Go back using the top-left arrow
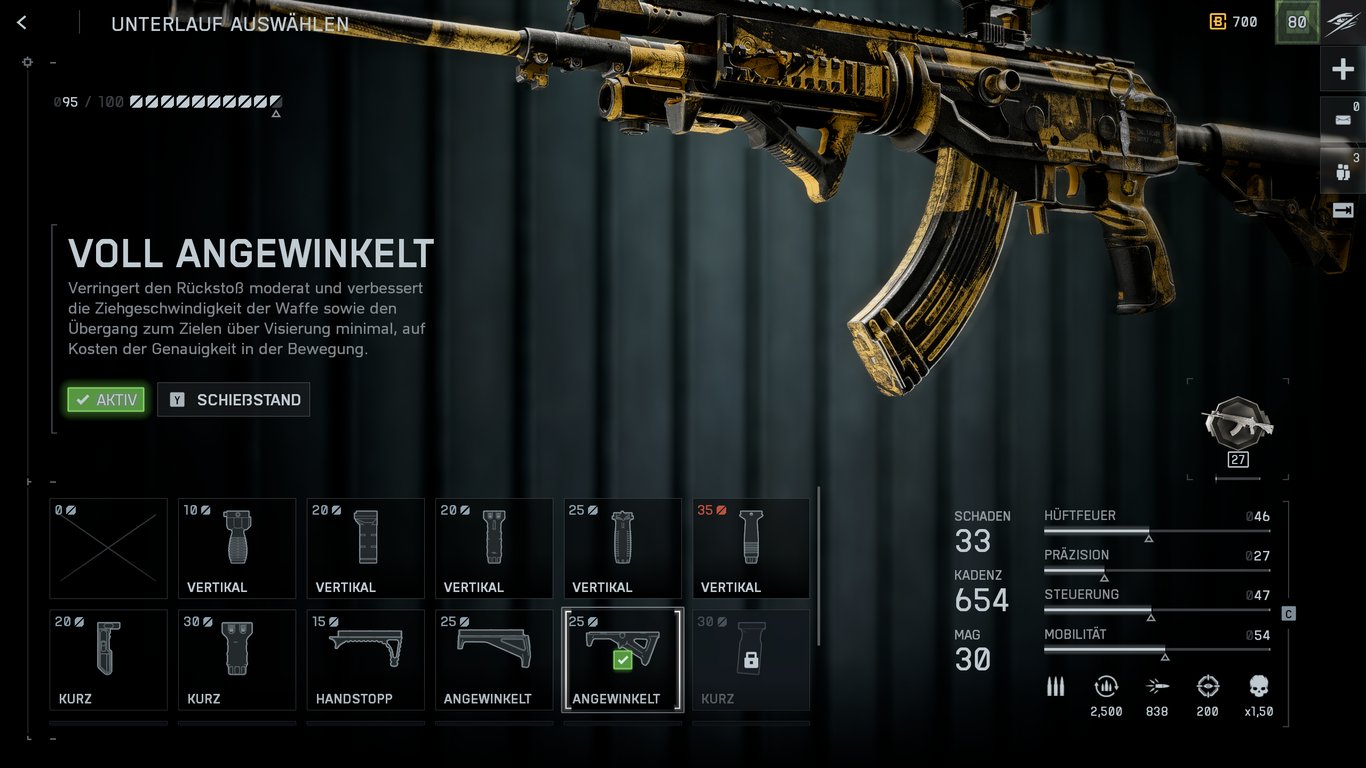 [x=22, y=23]
